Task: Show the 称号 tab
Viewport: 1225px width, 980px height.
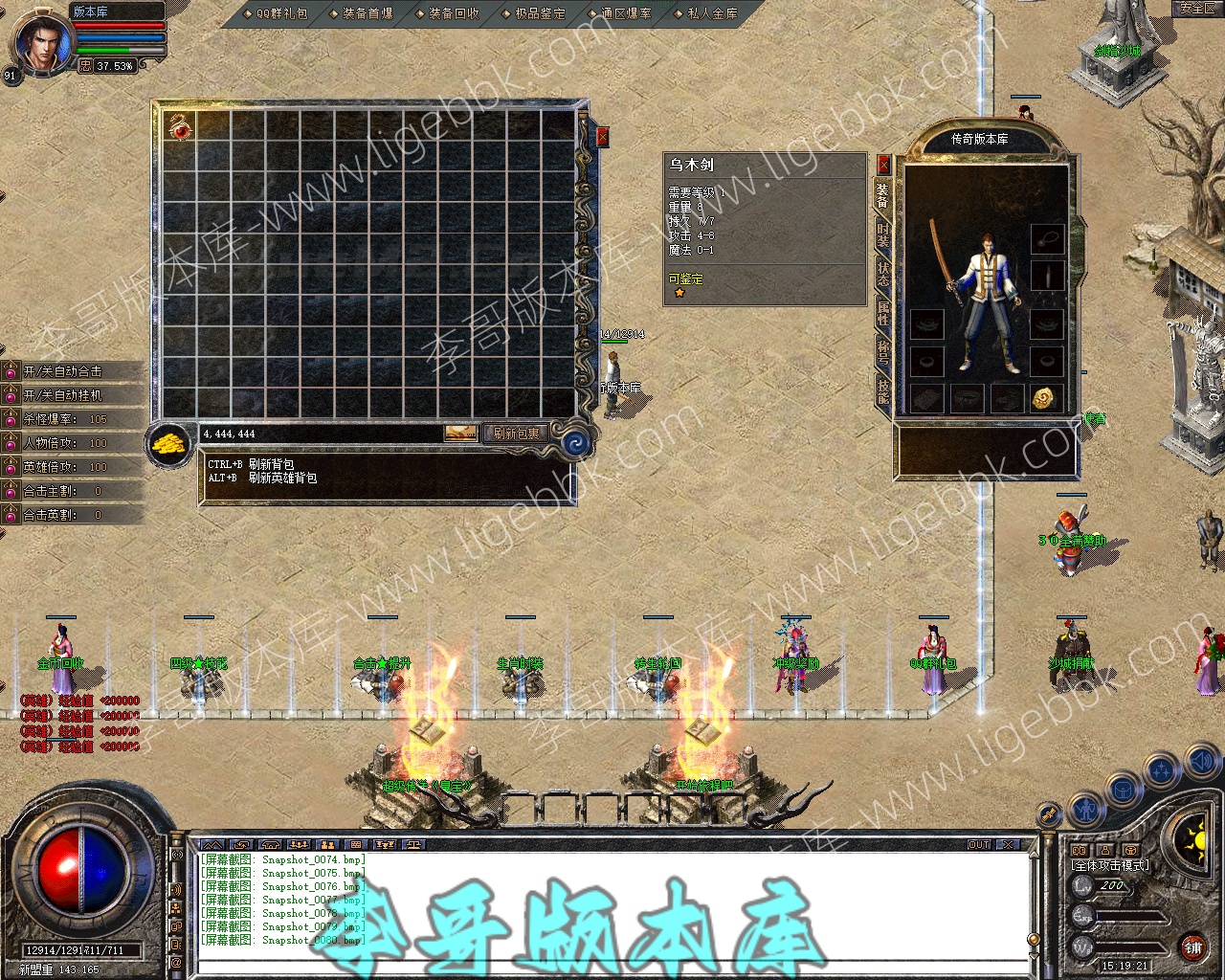Action: [x=882, y=350]
